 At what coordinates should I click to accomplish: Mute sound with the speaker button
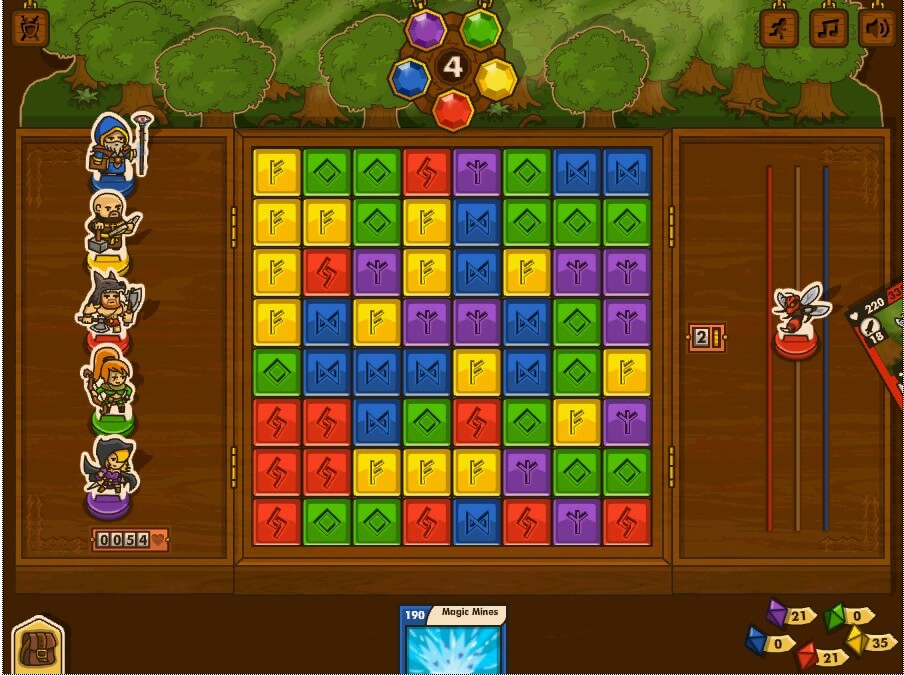tap(876, 28)
